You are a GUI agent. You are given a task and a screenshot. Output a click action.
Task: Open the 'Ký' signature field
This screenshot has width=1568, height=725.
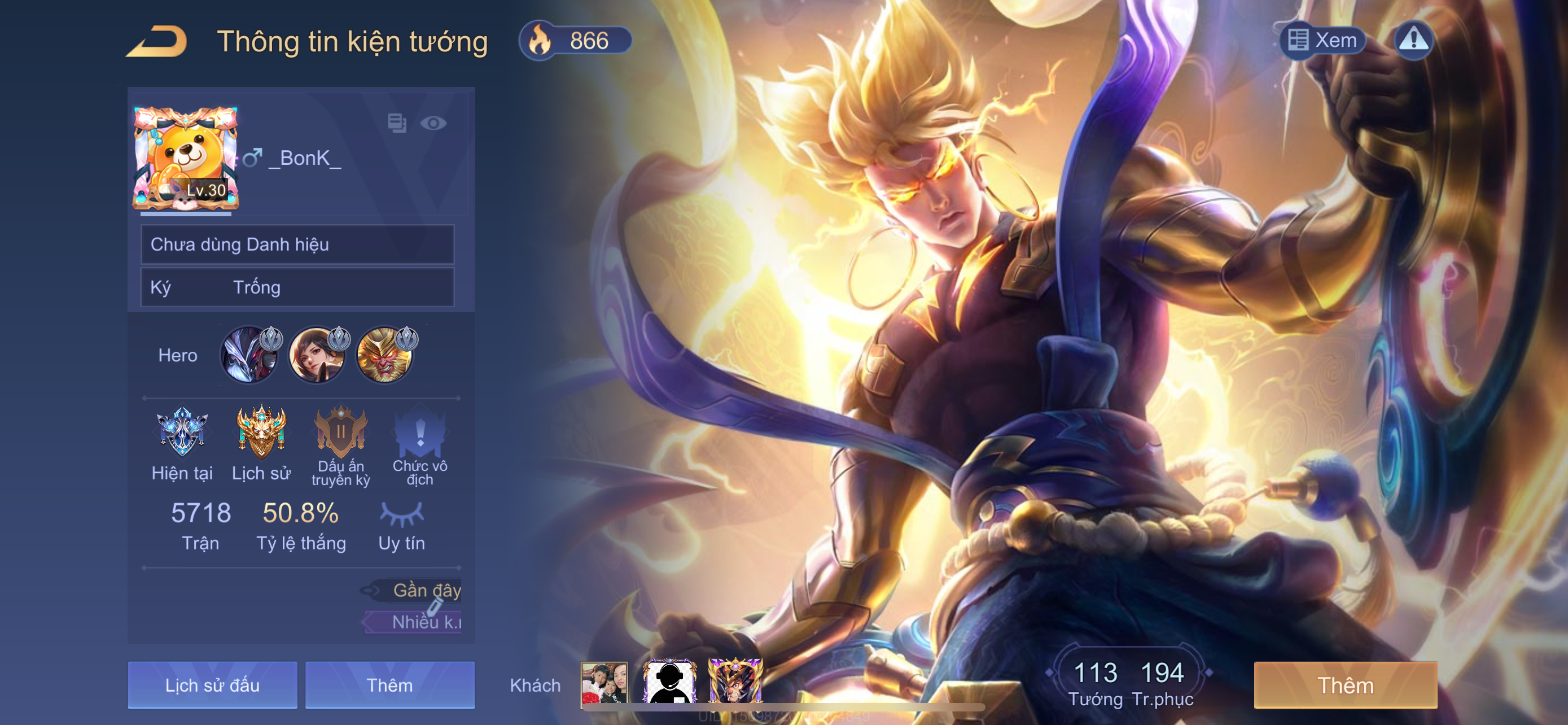297,287
